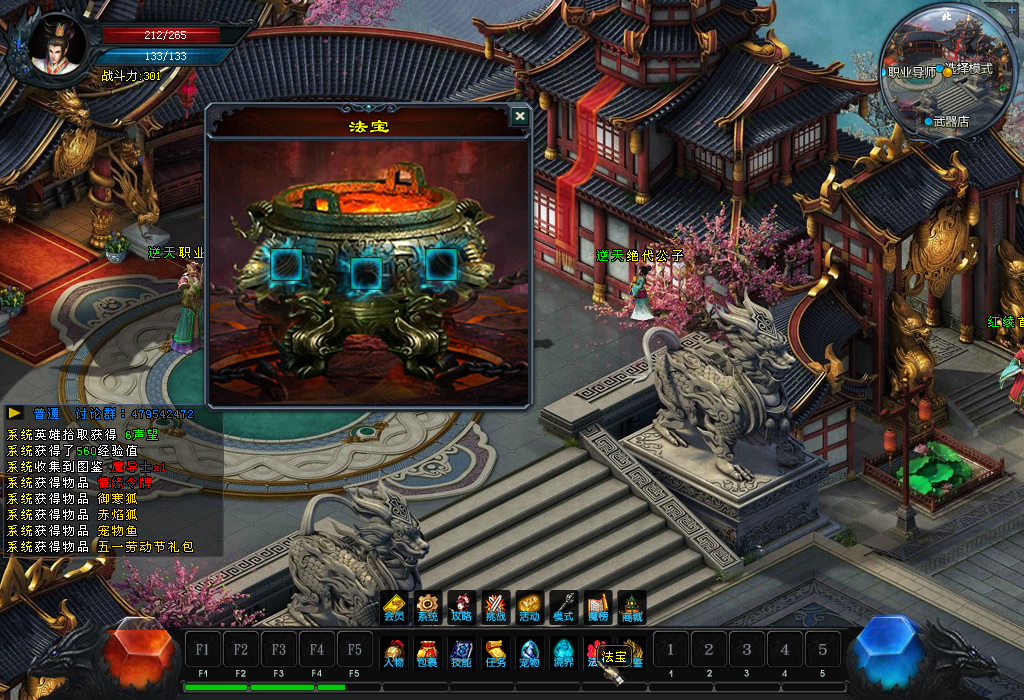Viewport: 1024px width, 700px height.
Task: Open the 挑战 crossed-swords challenge
Action: [495, 607]
